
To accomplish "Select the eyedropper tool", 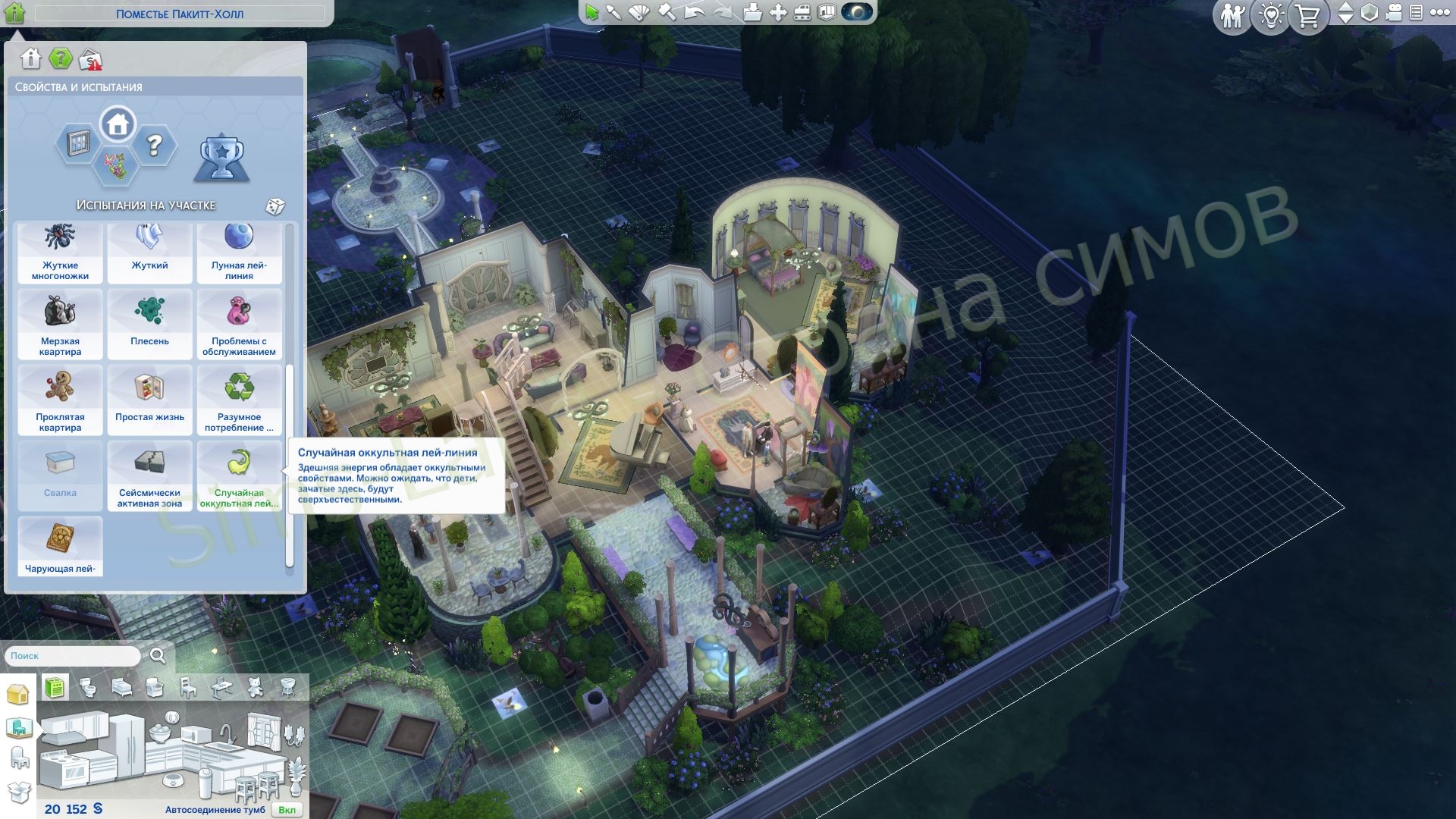I will point(613,12).
